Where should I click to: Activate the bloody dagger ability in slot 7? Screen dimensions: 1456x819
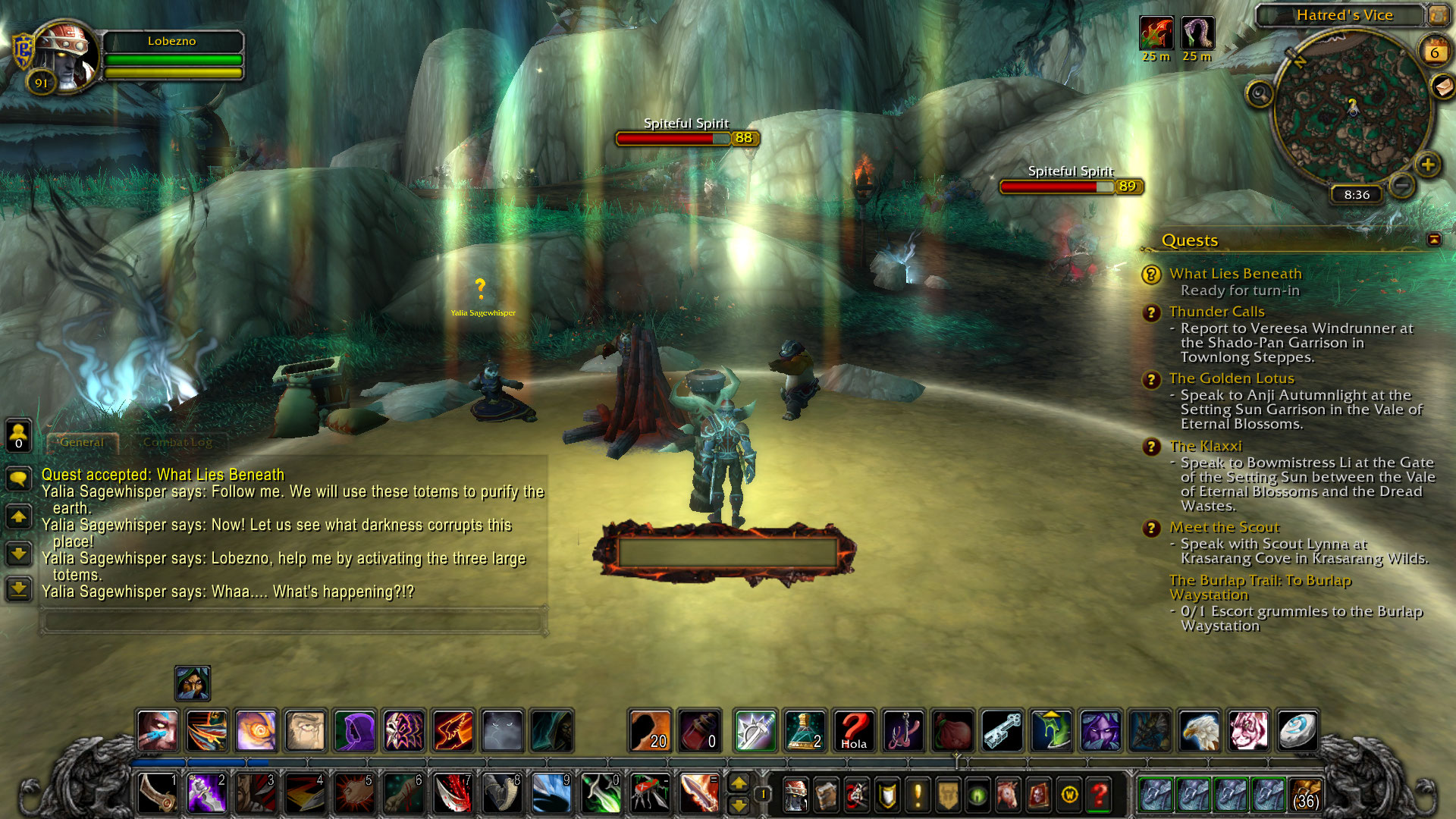(453, 794)
